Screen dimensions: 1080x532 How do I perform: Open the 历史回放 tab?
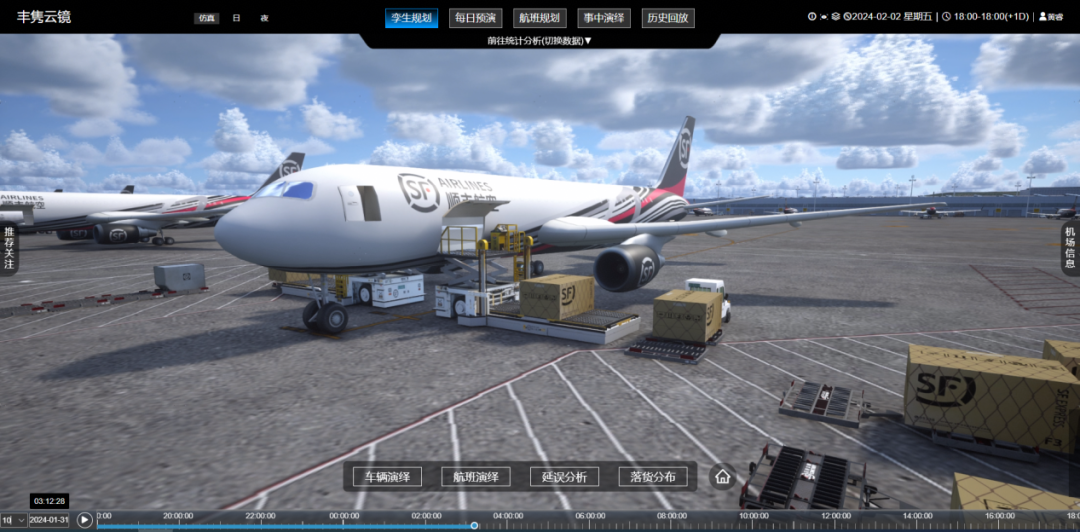coord(668,18)
